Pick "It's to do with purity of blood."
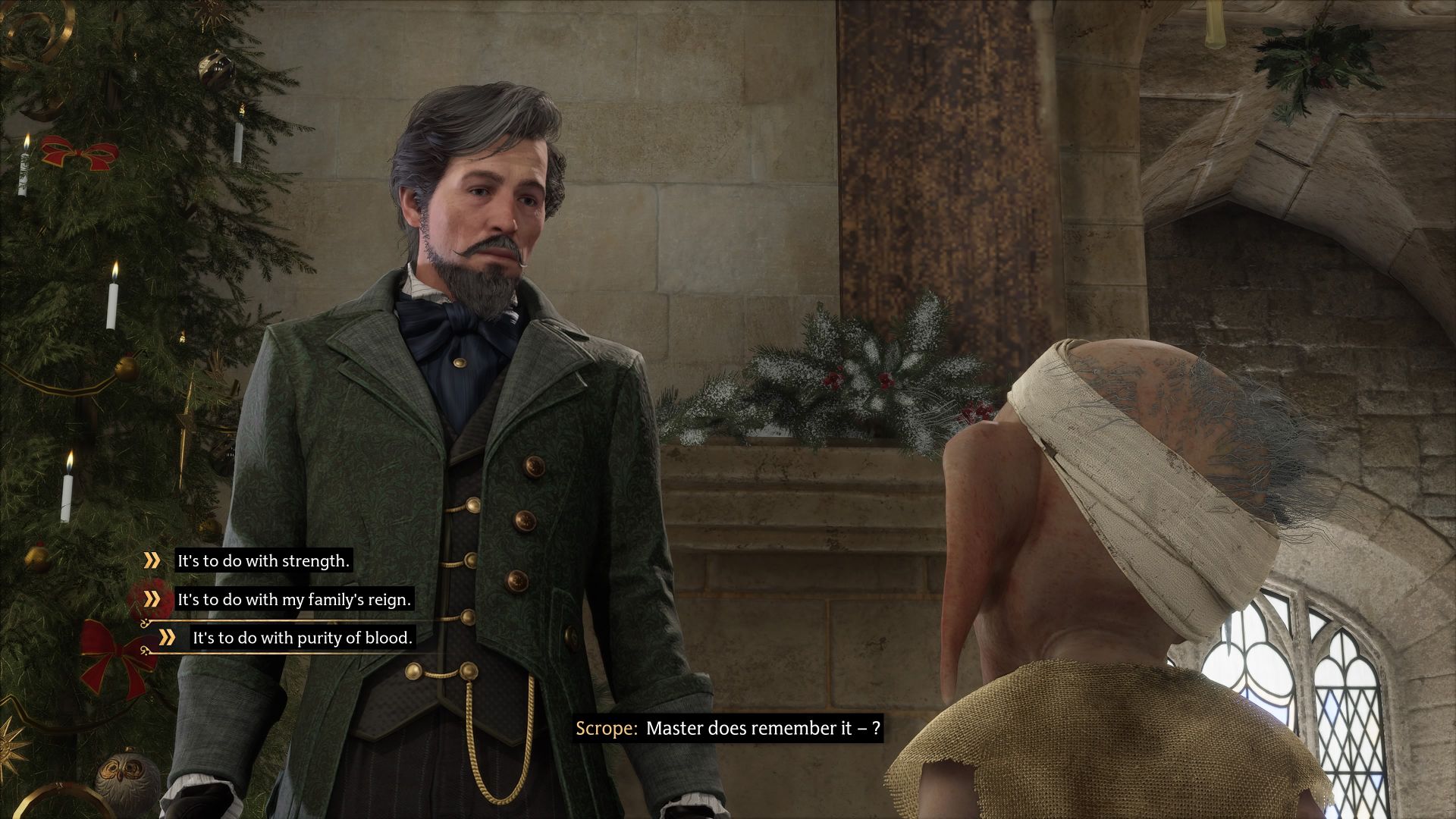 point(302,638)
